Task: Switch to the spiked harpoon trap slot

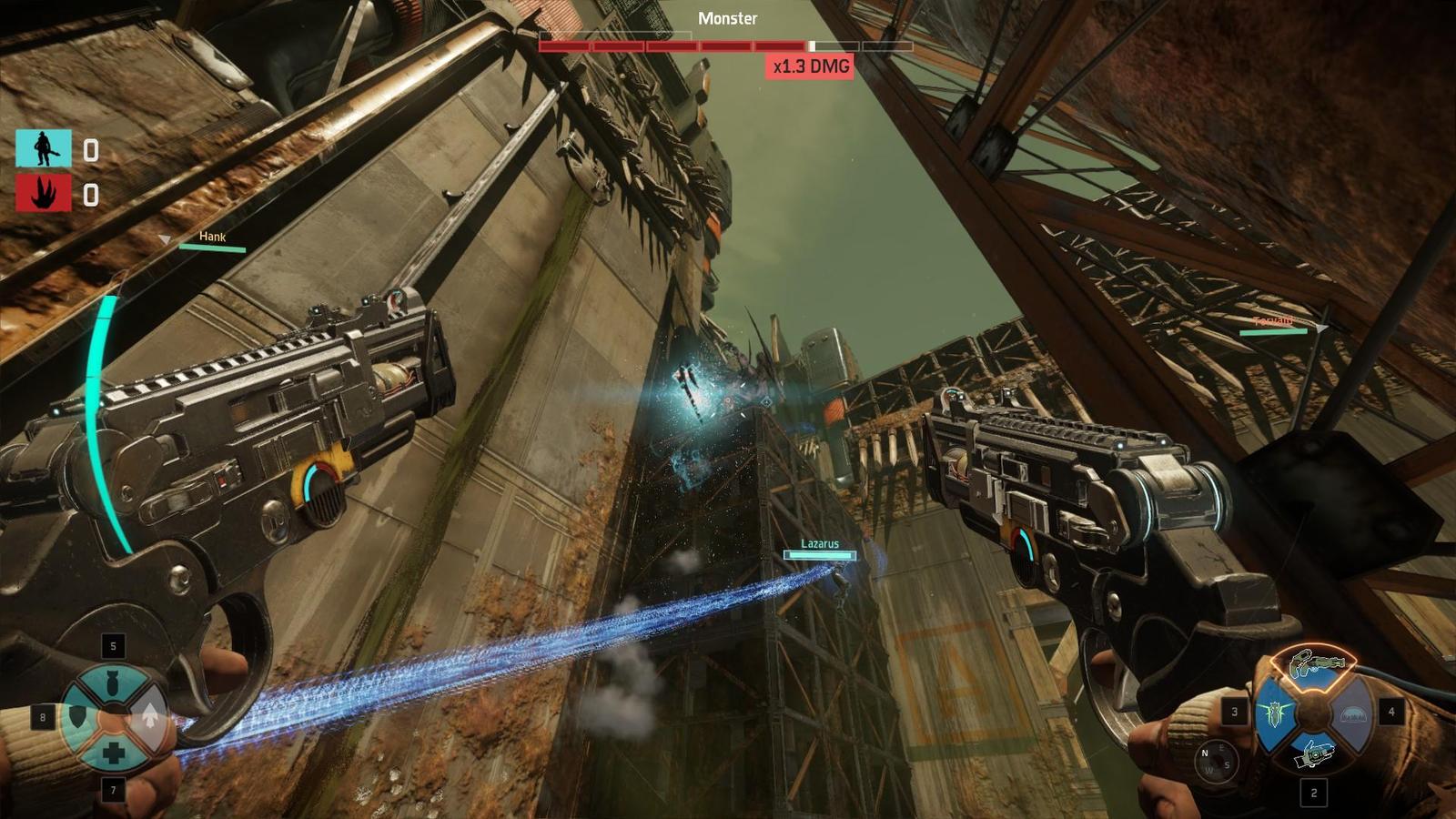Action: (1274, 713)
